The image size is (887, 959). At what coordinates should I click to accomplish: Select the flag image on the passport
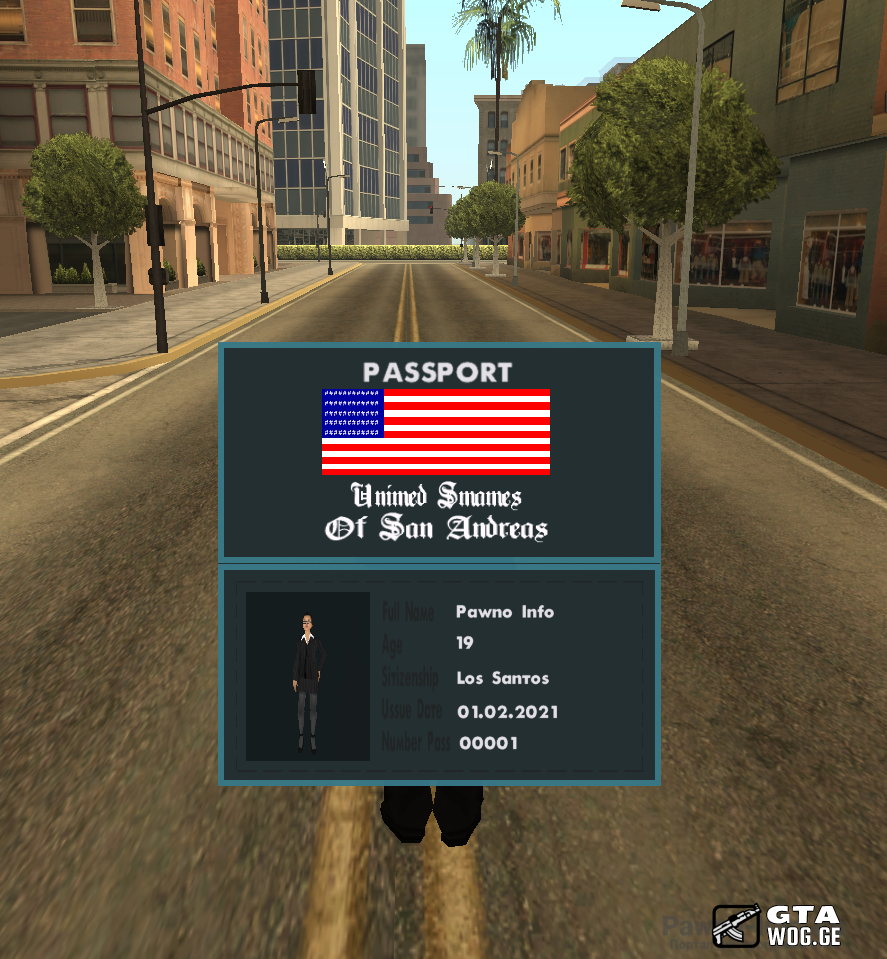click(435, 431)
